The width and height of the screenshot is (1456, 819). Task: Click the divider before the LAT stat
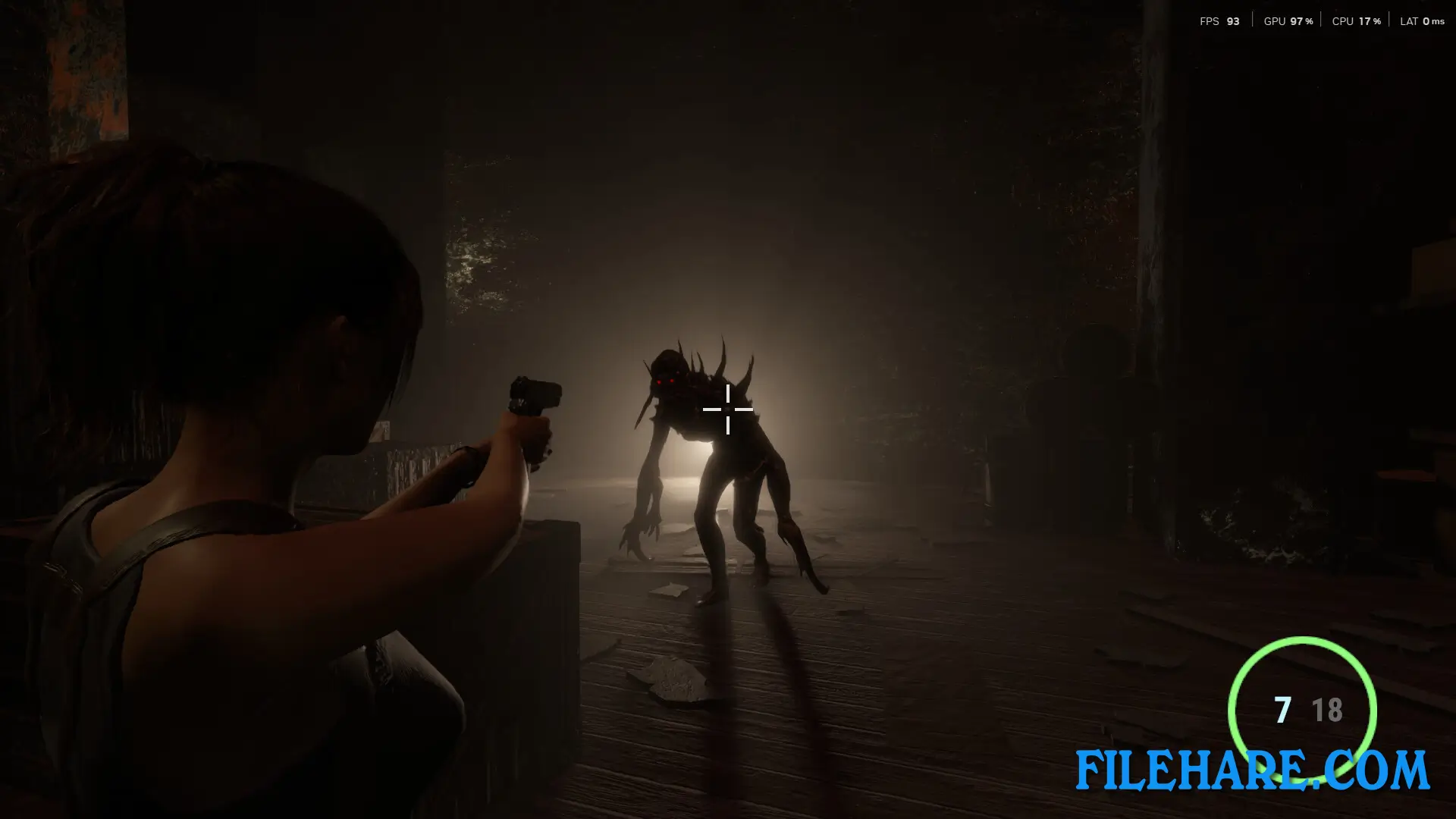pos(1389,19)
